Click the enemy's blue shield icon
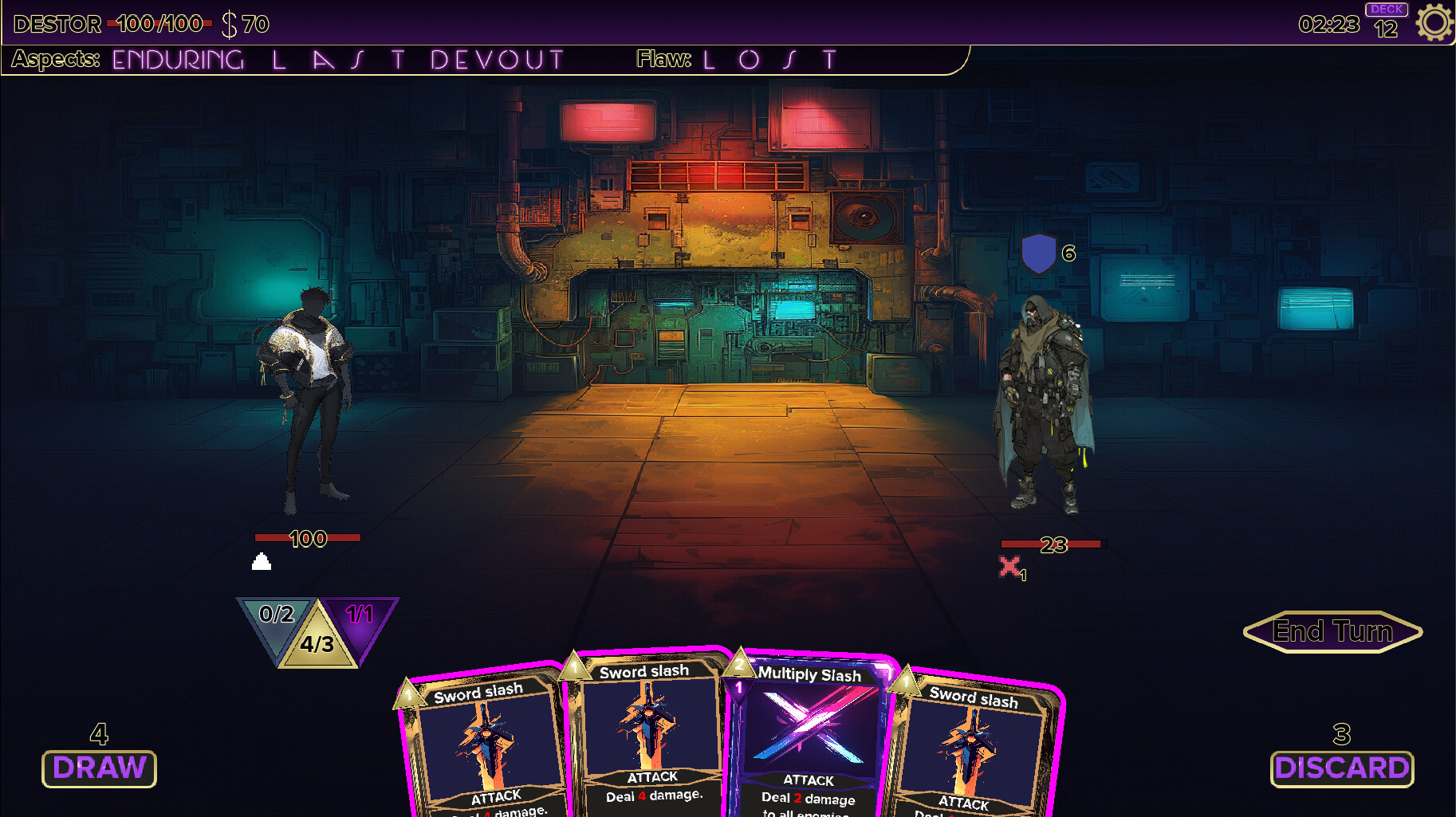1456x817 pixels. coord(1039,254)
